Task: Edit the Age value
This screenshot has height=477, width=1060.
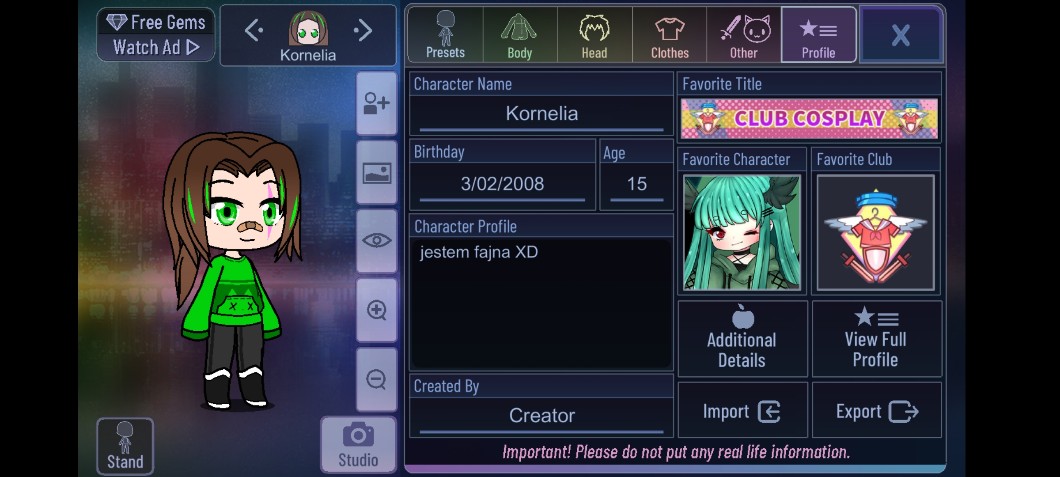Action: (x=636, y=184)
